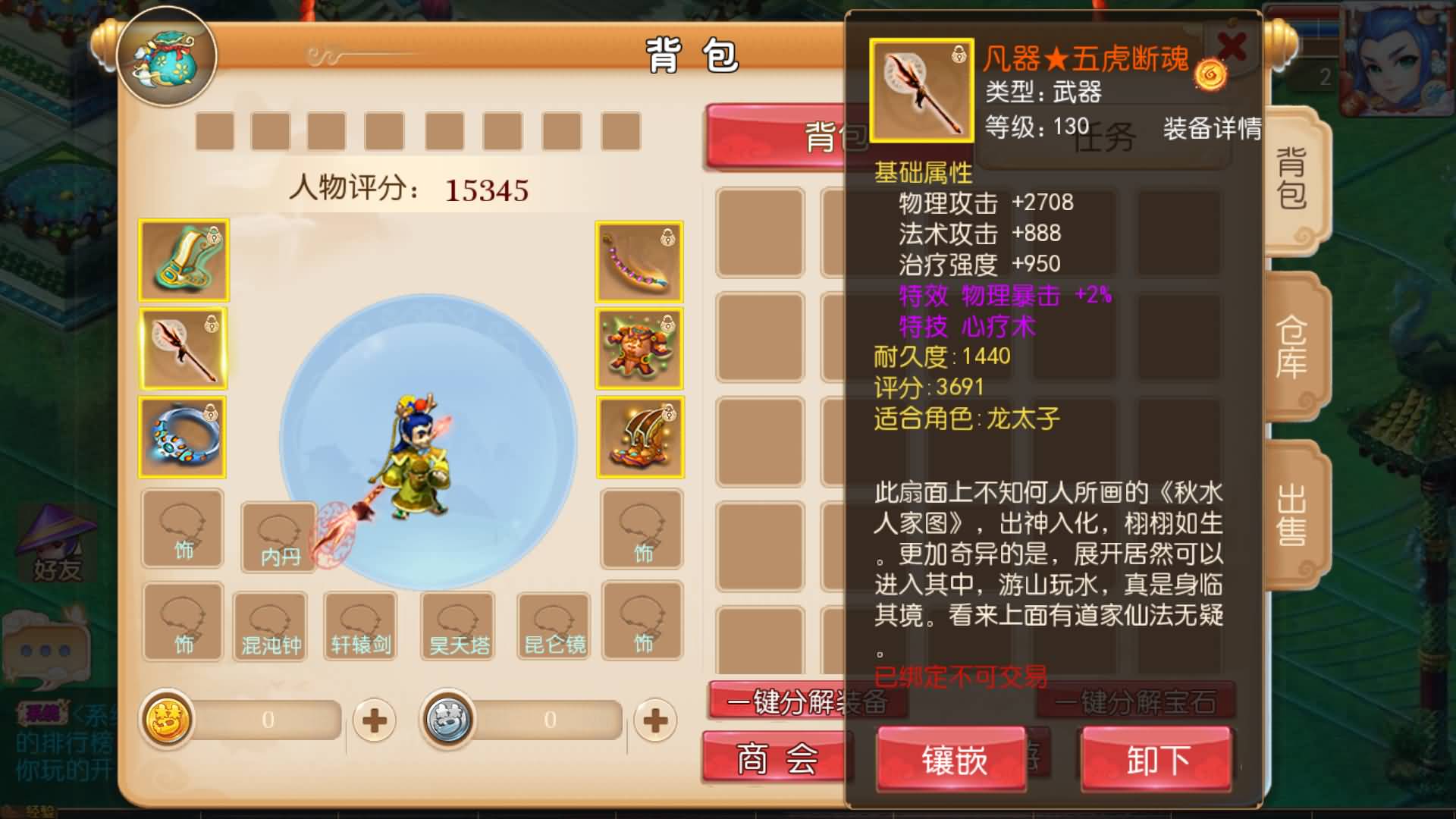Open 装备详情 equipment details
This screenshot has height=819, width=1456.
point(1210,130)
